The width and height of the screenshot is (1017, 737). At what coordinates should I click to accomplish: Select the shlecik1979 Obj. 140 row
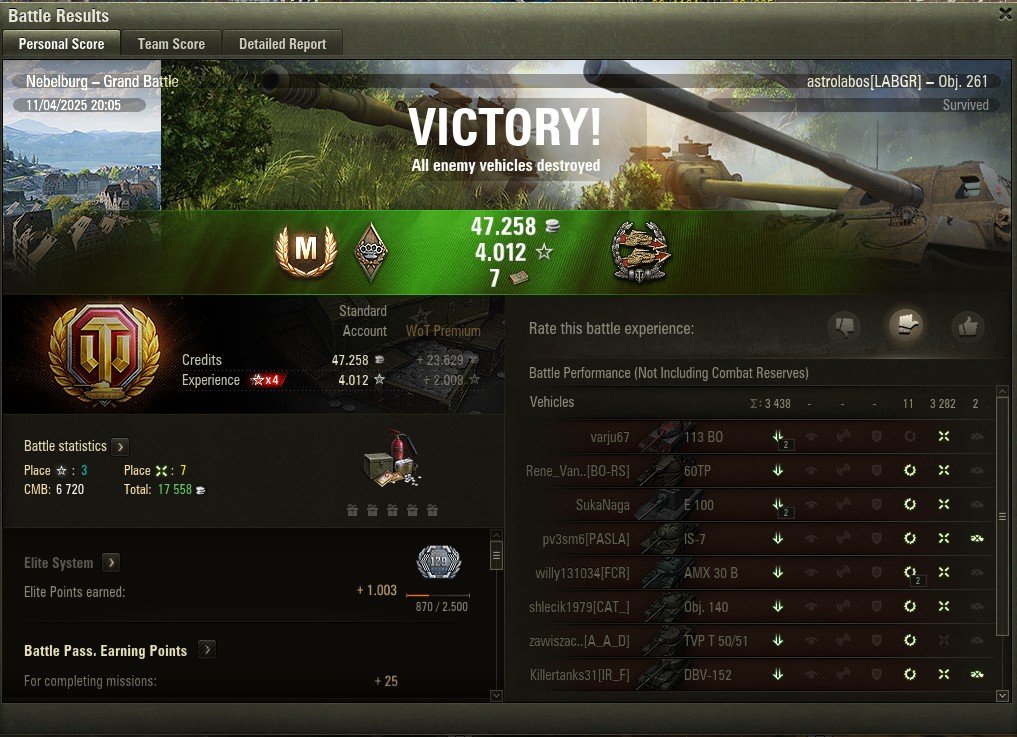click(x=700, y=607)
